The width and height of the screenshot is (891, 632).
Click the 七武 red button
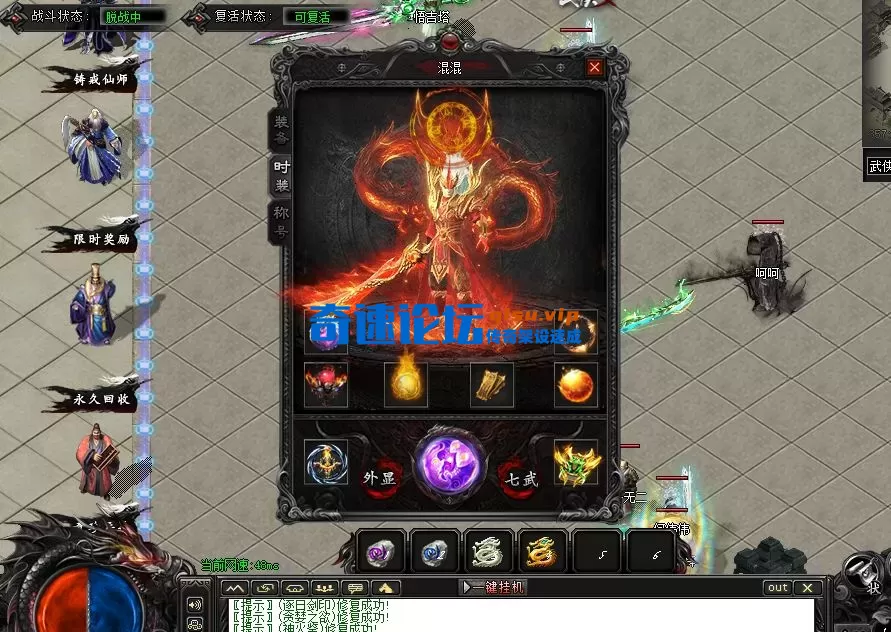click(x=521, y=477)
